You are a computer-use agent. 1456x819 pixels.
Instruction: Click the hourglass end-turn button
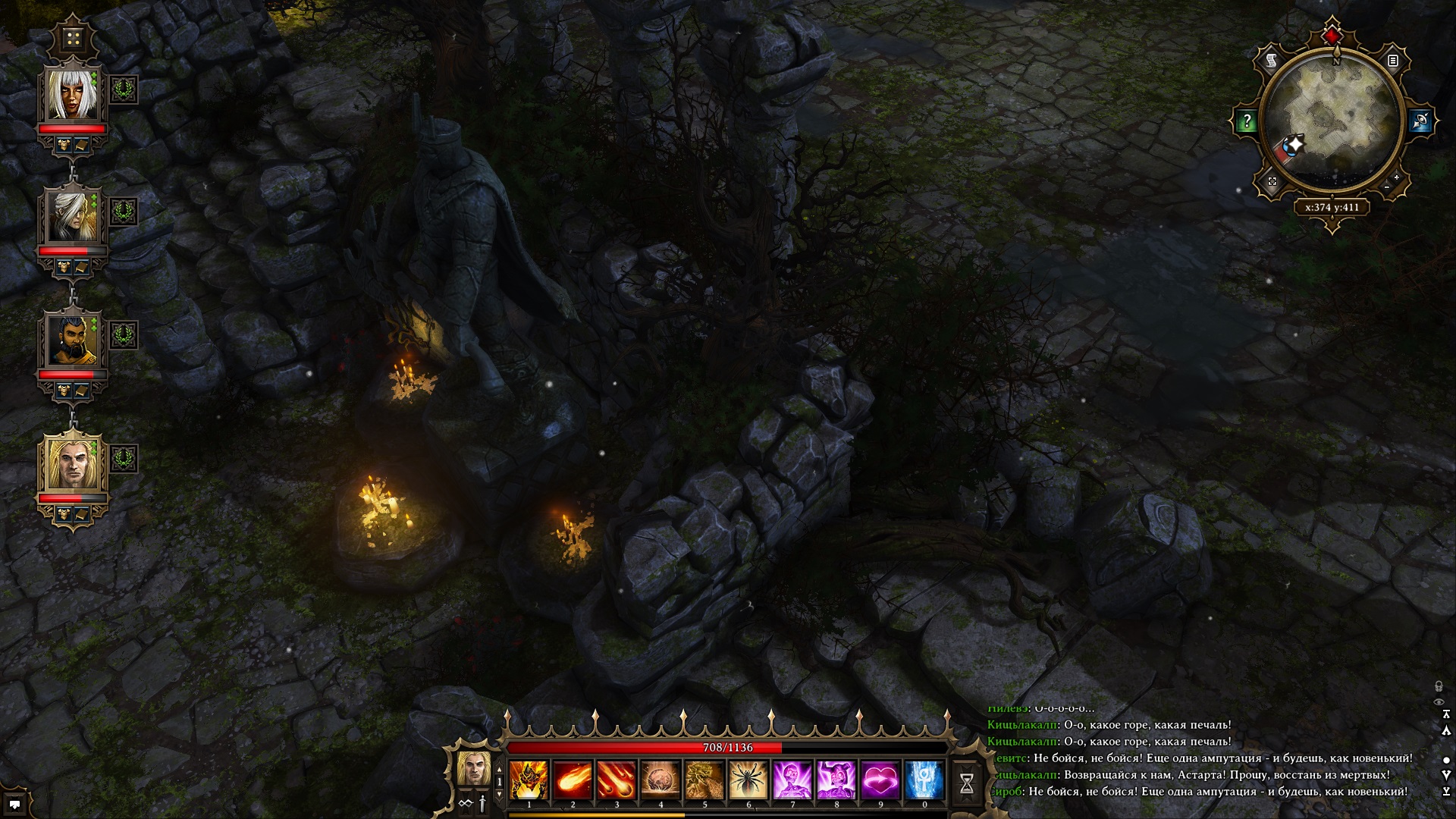click(966, 783)
